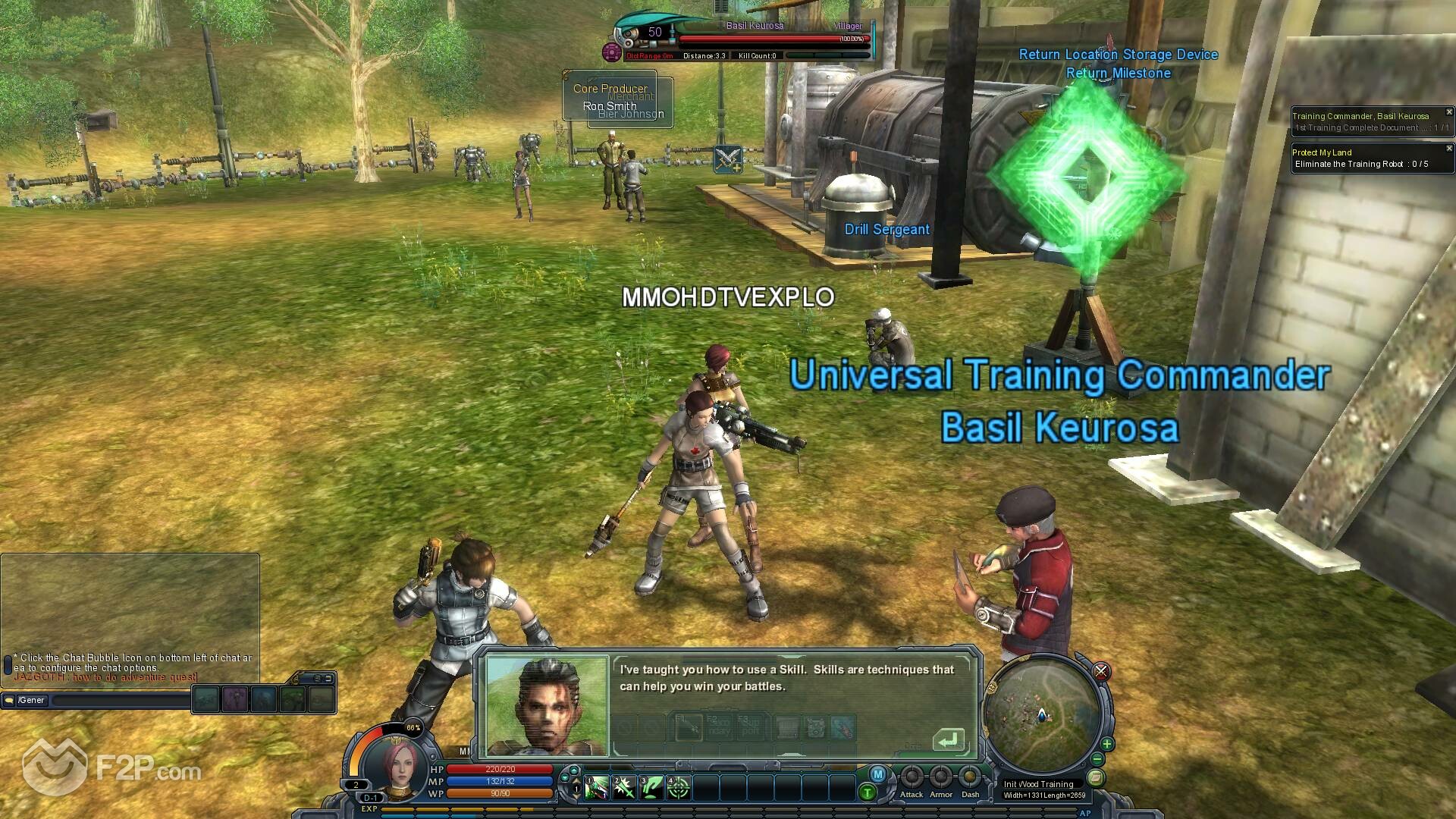The width and height of the screenshot is (1456, 819).
Task: Close the Protect My Land quest tracker
Action: click(1449, 149)
